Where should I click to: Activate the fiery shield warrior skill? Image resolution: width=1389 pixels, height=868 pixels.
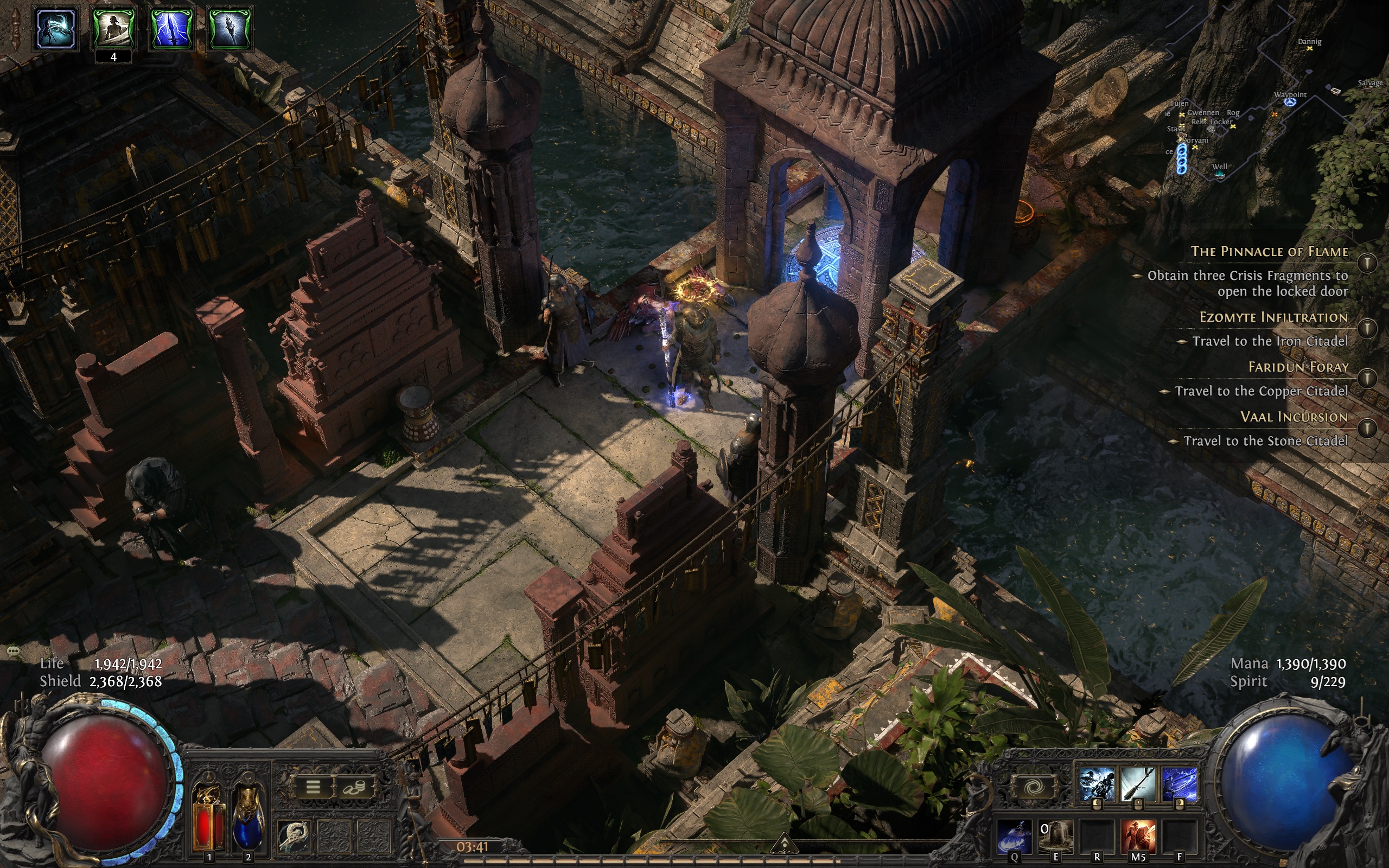[x=1138, y=837]
